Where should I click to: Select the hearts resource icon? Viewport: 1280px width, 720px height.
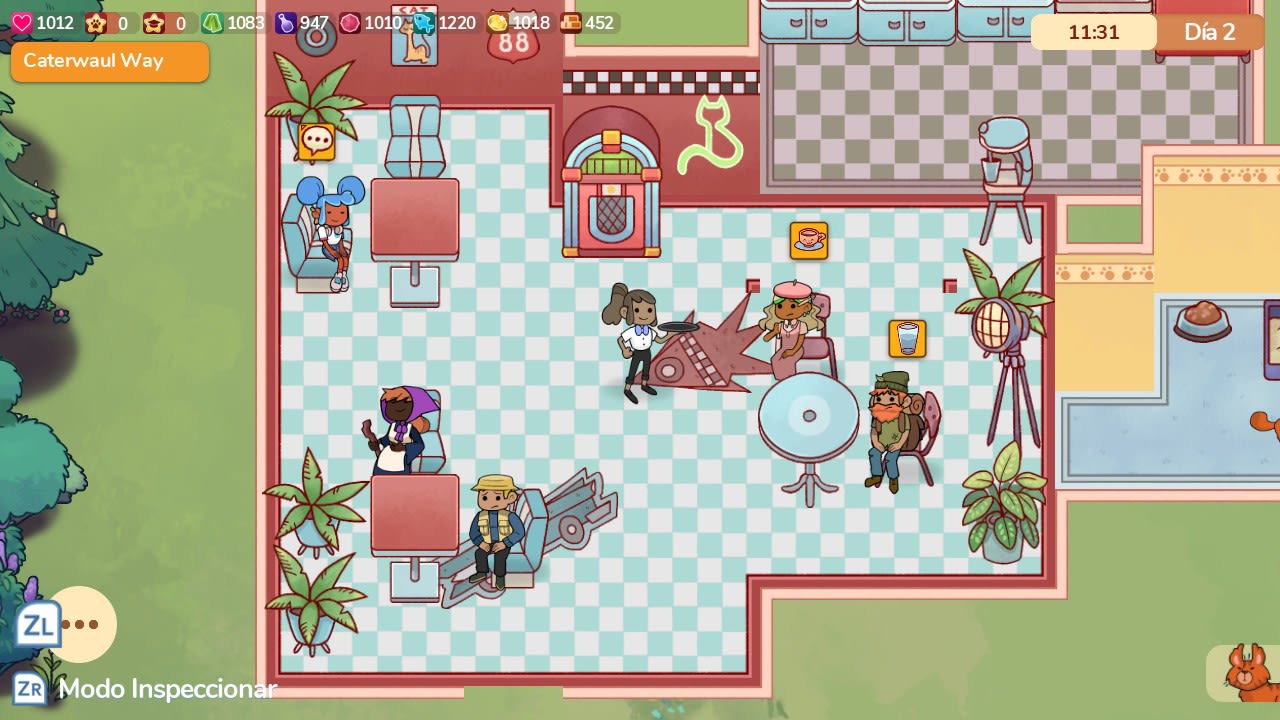22,22
